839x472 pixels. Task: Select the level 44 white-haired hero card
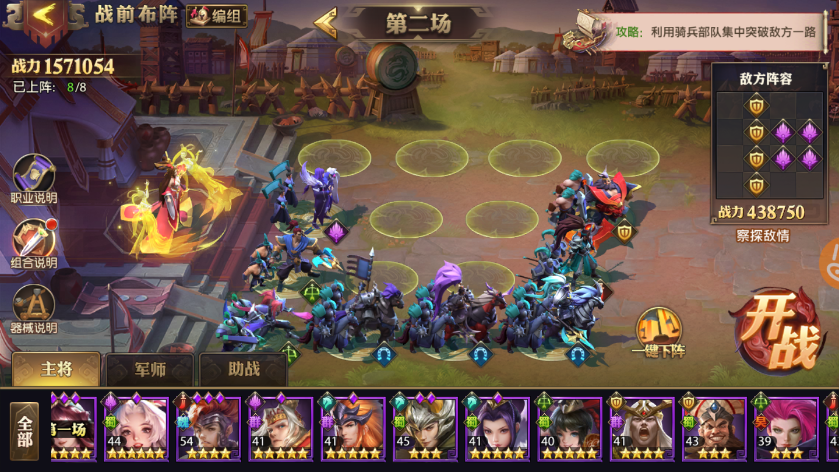tap(136, 428)
